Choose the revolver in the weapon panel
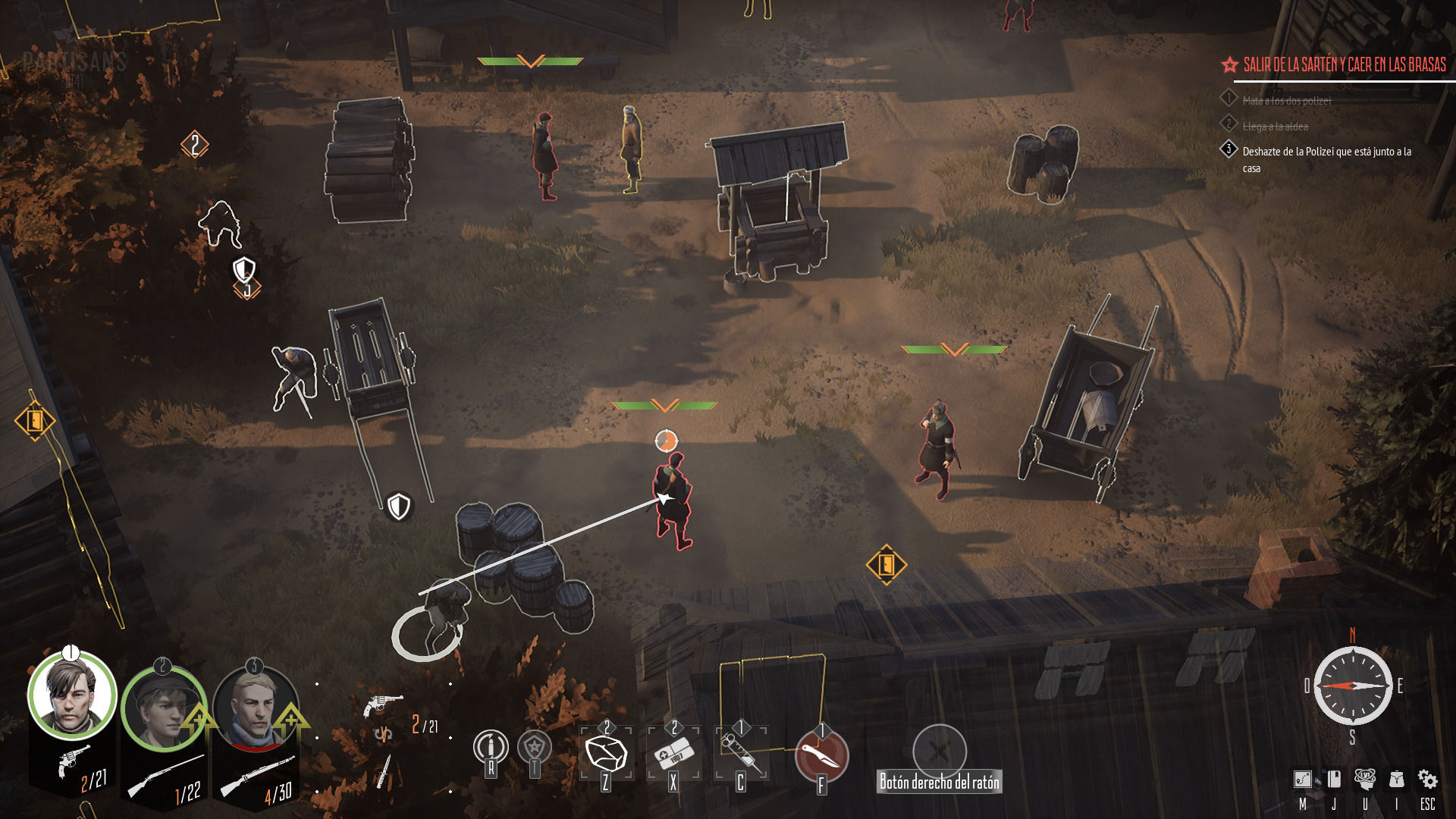The image size is (1456, 819). 381,704
